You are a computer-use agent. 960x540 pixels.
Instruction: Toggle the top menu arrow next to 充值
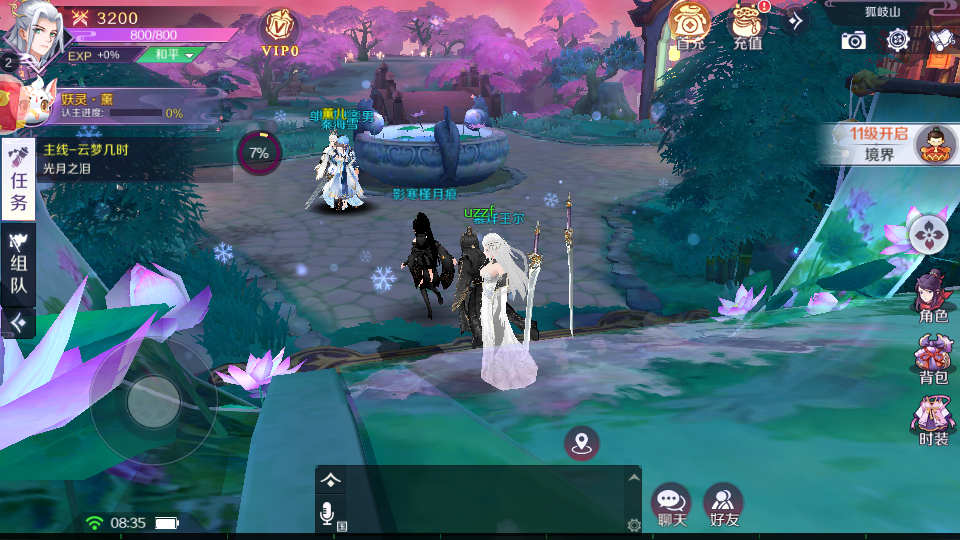click(796, 20)
